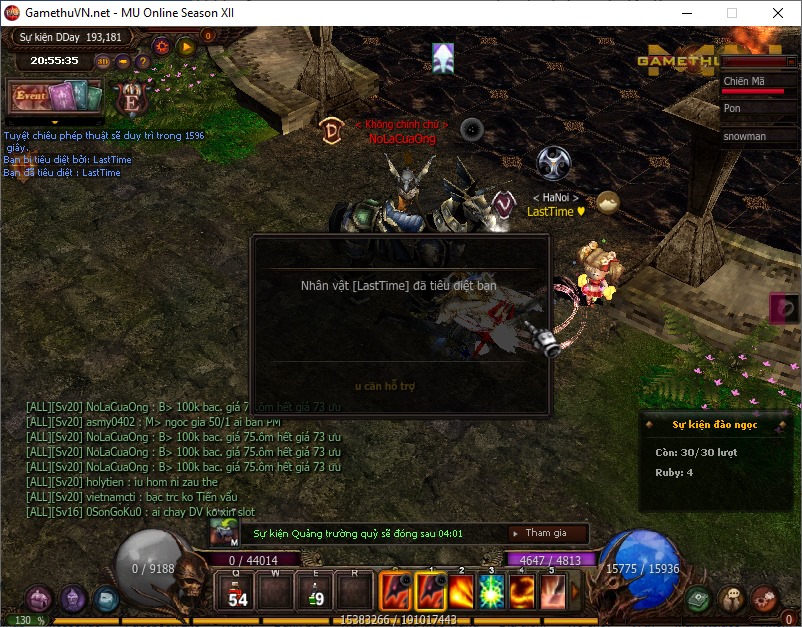The width and height of the screenshot is (802, 627).
Task: Join the event with Tham gia button
Action: pyautogui.click(x=546, y=534)
